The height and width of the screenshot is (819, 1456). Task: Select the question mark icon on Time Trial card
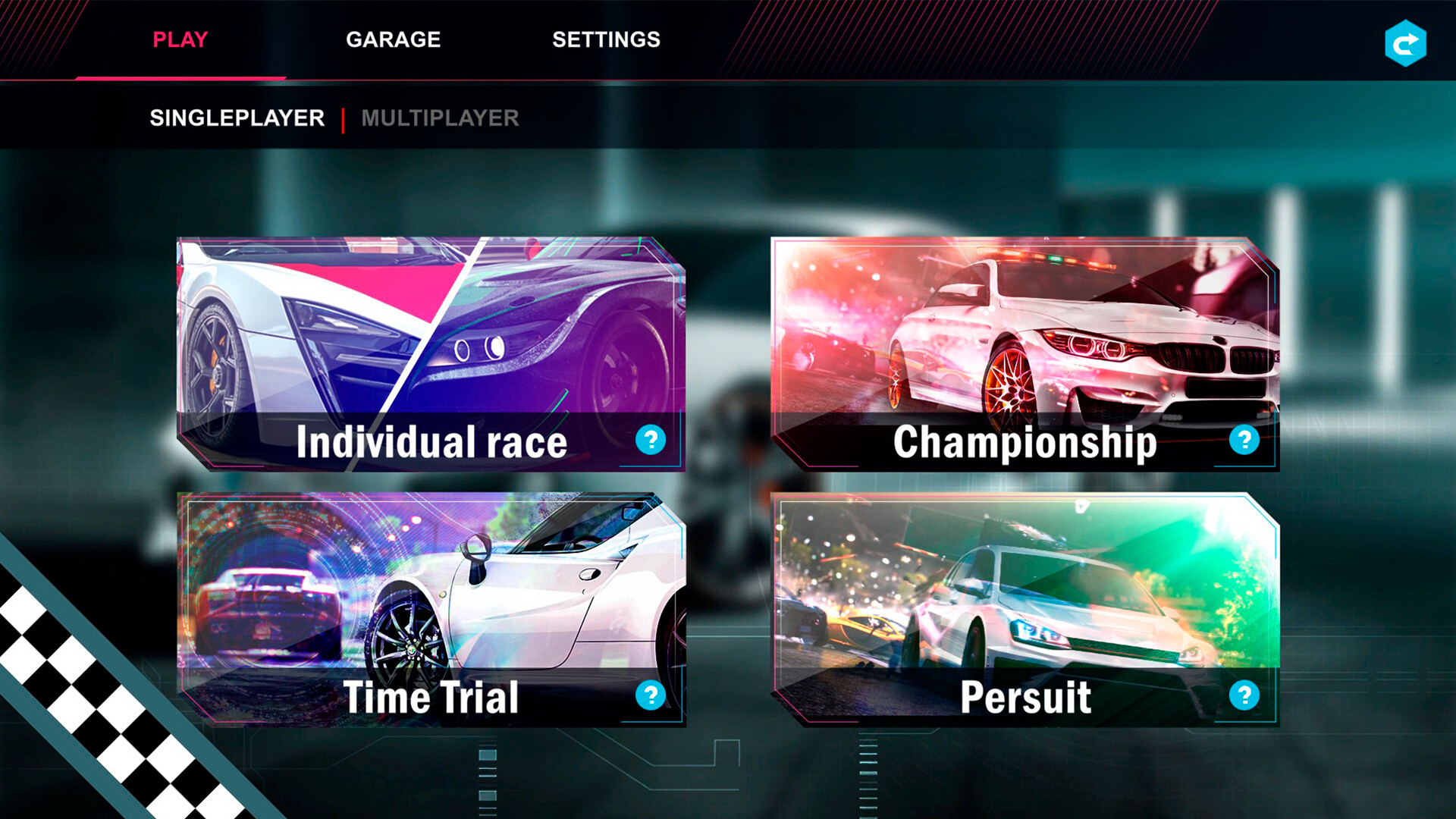tap(651, 695)
